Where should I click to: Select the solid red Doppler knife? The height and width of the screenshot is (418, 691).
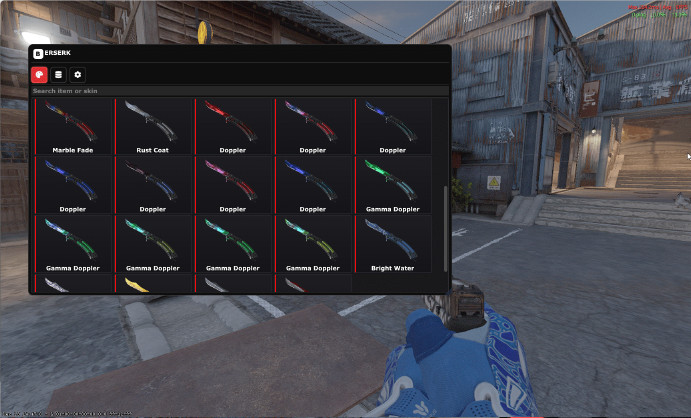coord(232,126)
